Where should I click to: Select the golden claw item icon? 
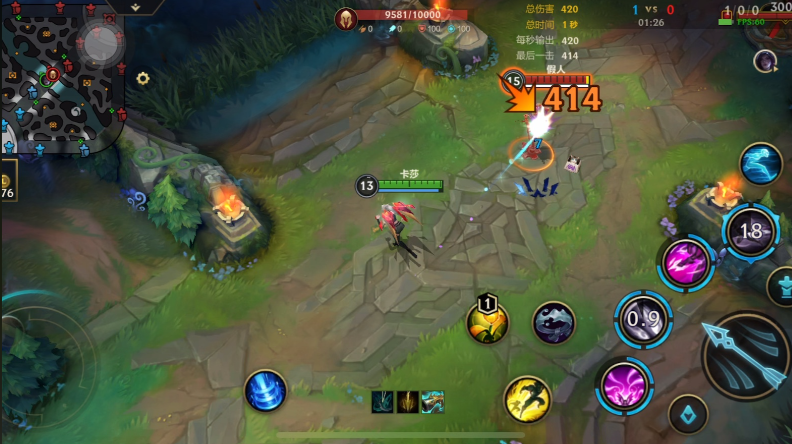408,402
